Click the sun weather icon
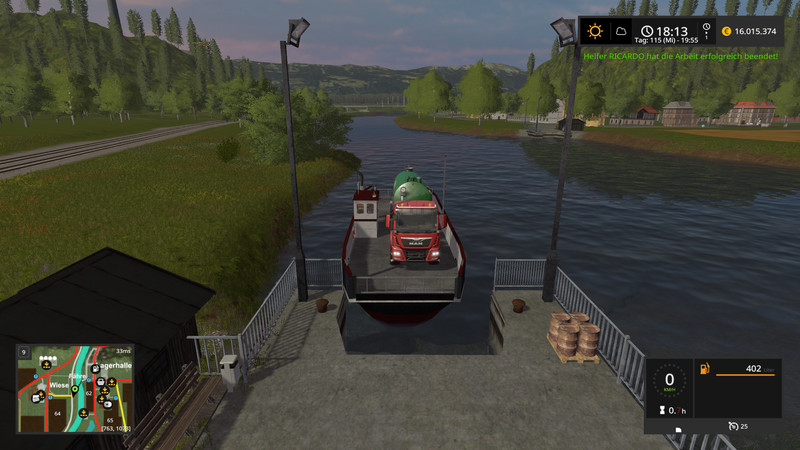Screen dimensions: 800x450 click(x=595, y=31)
